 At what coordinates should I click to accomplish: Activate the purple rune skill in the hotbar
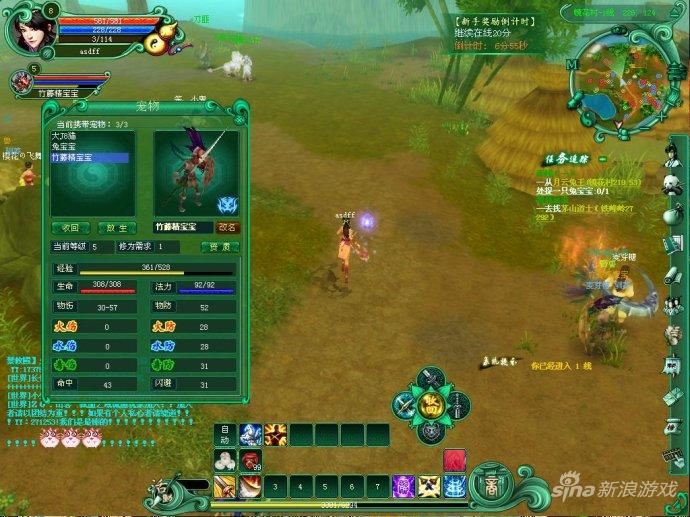404,486
